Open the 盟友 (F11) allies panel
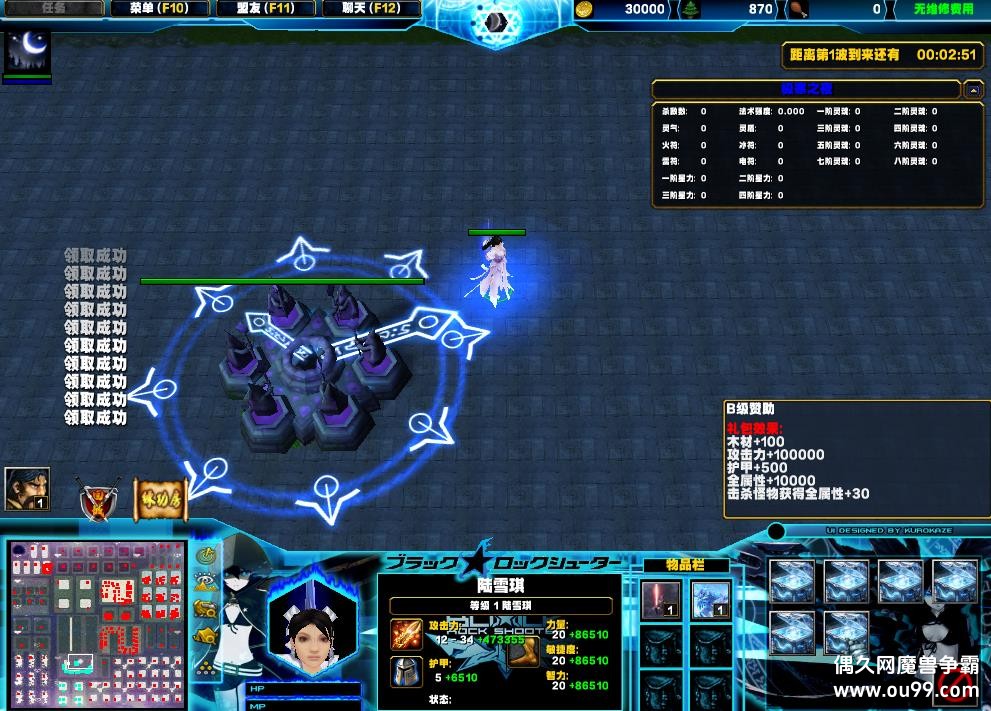Viewport: 991px width, 711px height. (266, 9)
